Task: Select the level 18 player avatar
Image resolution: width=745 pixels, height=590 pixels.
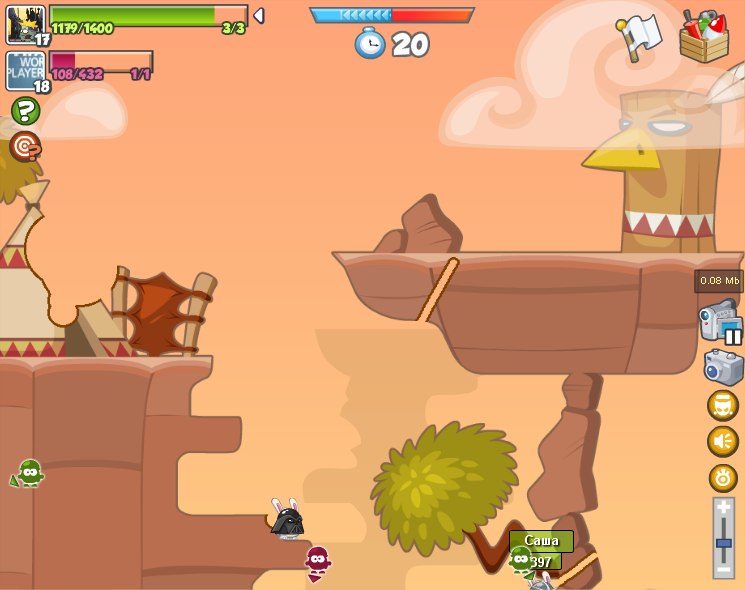Action: pyautogui.click(x=26, y=71)
